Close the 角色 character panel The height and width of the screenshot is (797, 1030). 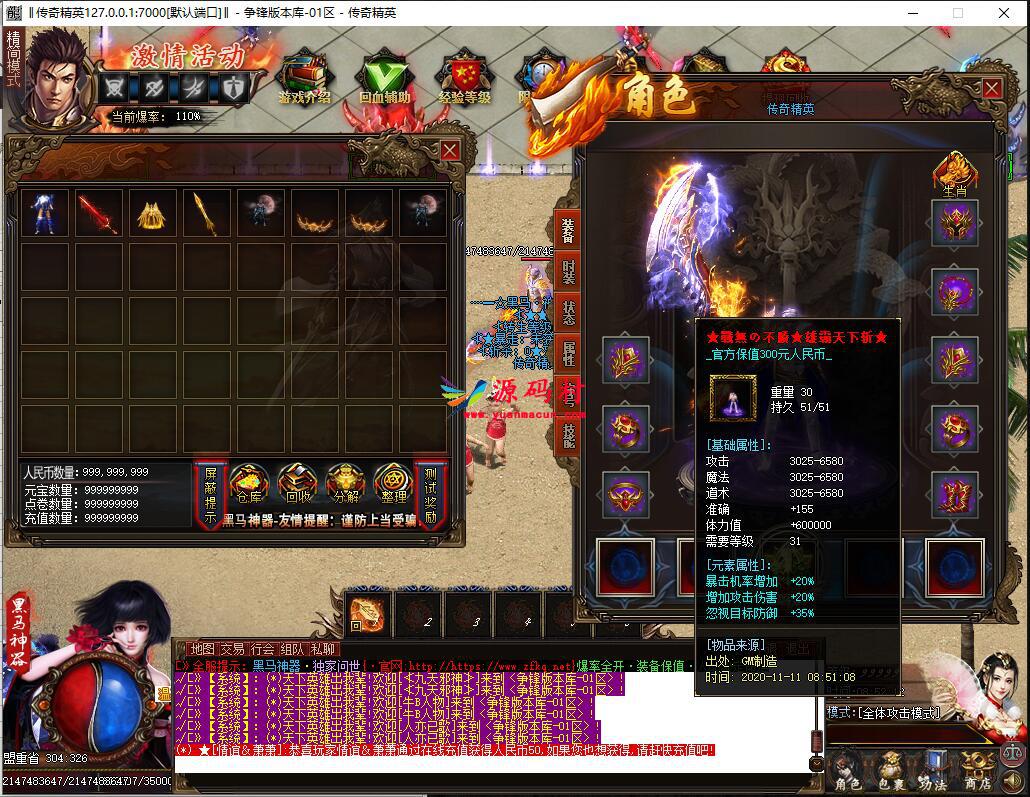[x=991, y=88]
